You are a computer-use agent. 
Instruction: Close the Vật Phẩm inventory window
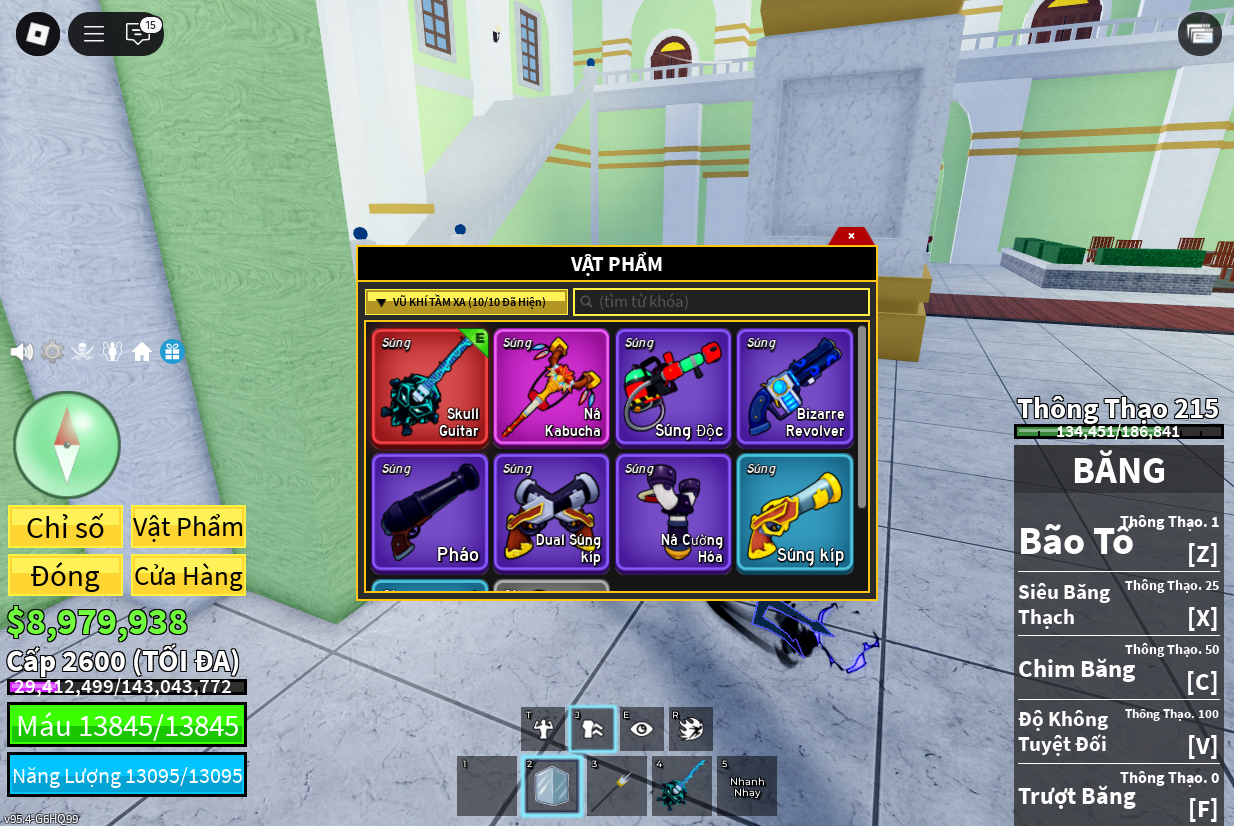pyautogui.click(x=851, y=236)
